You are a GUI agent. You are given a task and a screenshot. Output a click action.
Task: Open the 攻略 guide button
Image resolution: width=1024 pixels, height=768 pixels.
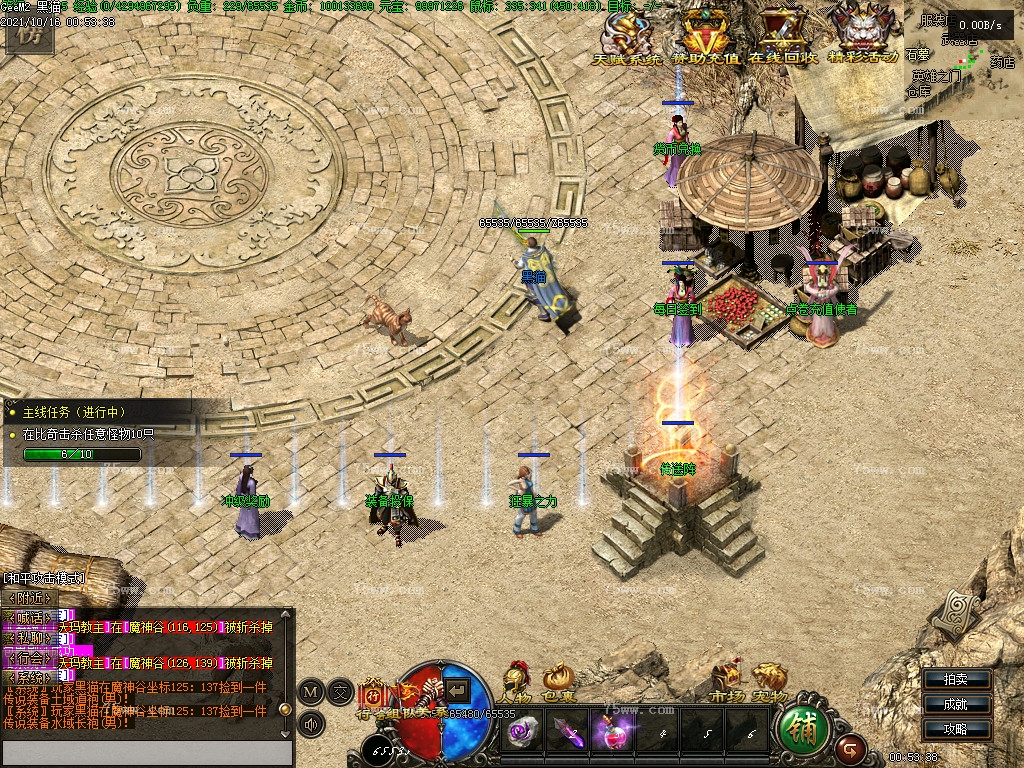pos(955,729)
